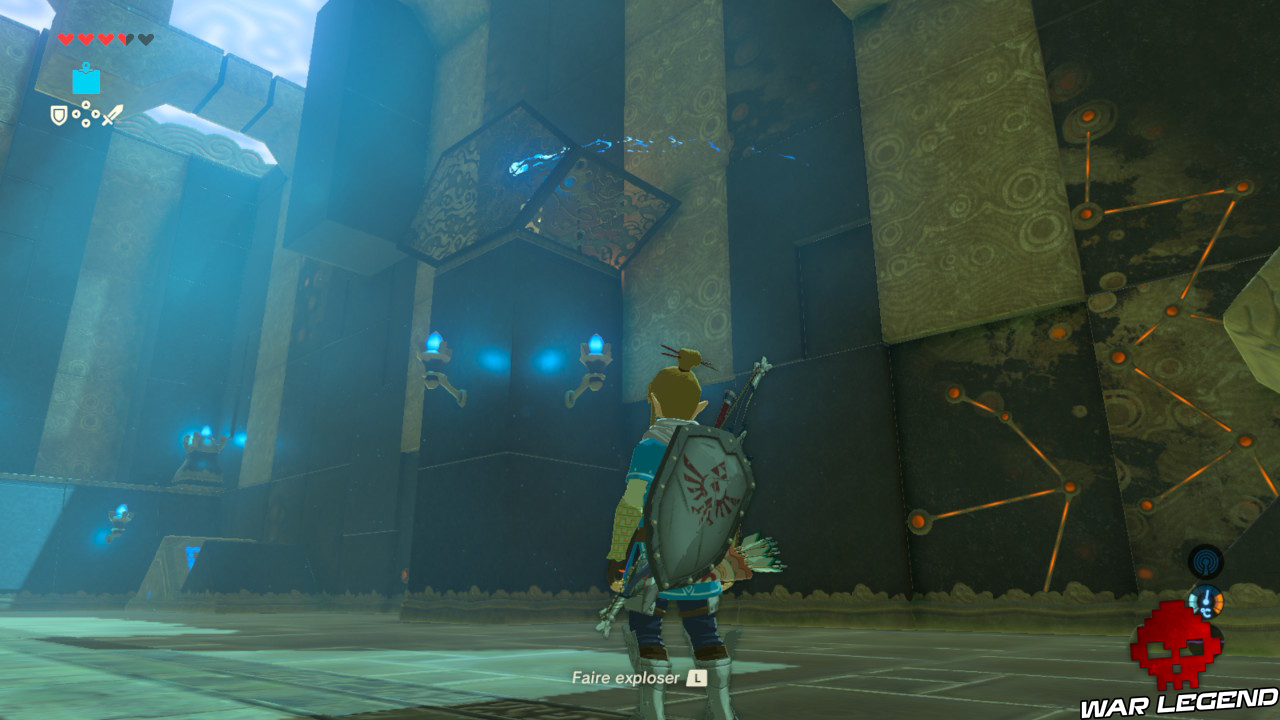This screenshot has height=720, width=1280.
Task: Toggle the first full red heart
Action: point(66,38)
